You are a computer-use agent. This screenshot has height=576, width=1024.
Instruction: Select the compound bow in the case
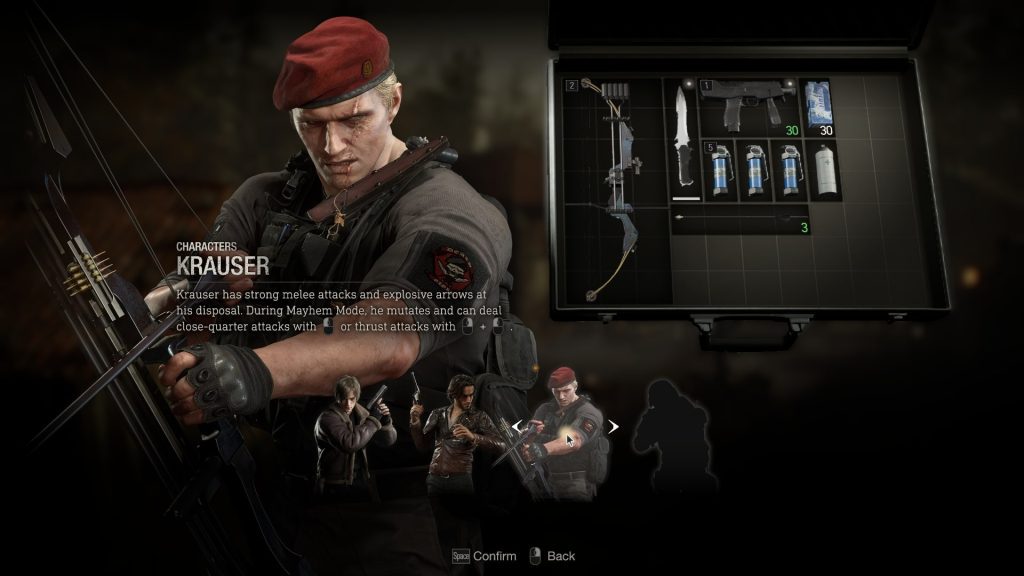(x=614, y=190)
